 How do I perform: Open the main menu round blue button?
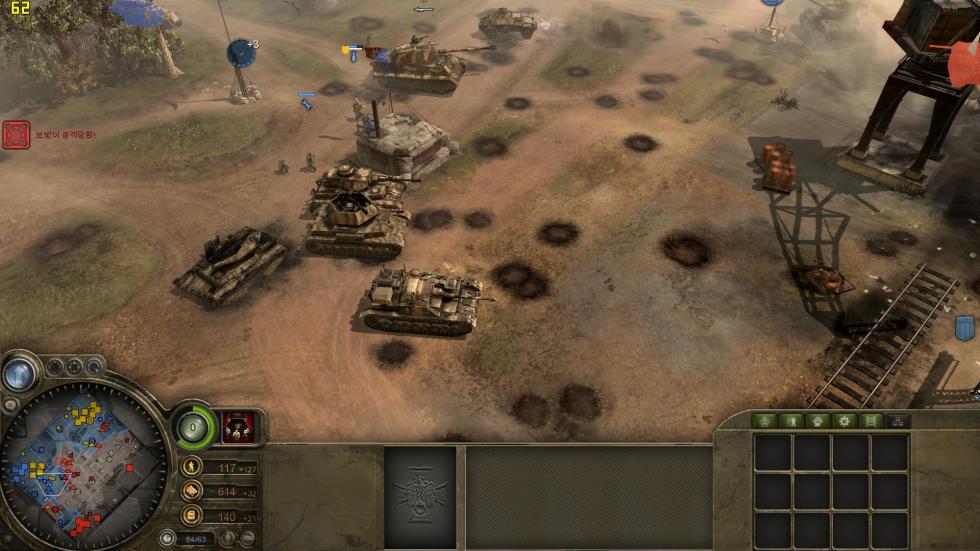coord(18,374)
